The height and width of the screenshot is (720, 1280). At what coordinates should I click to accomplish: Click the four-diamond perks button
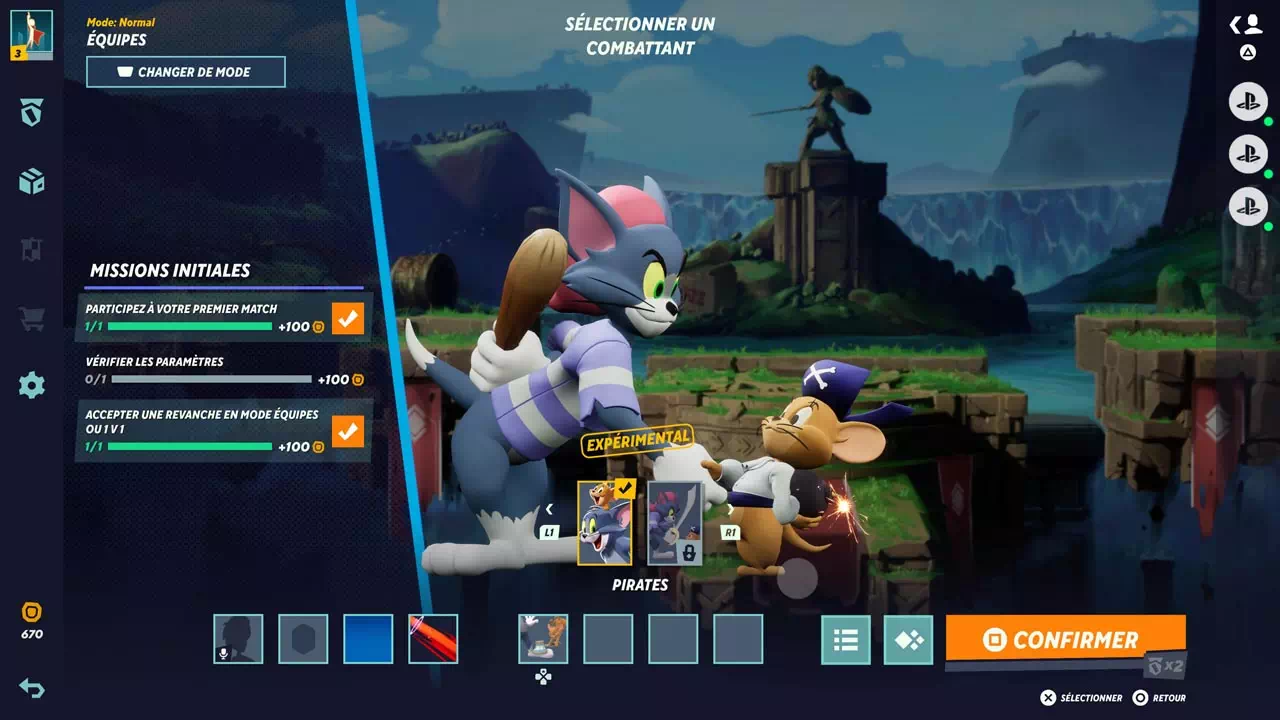point(908,640)
